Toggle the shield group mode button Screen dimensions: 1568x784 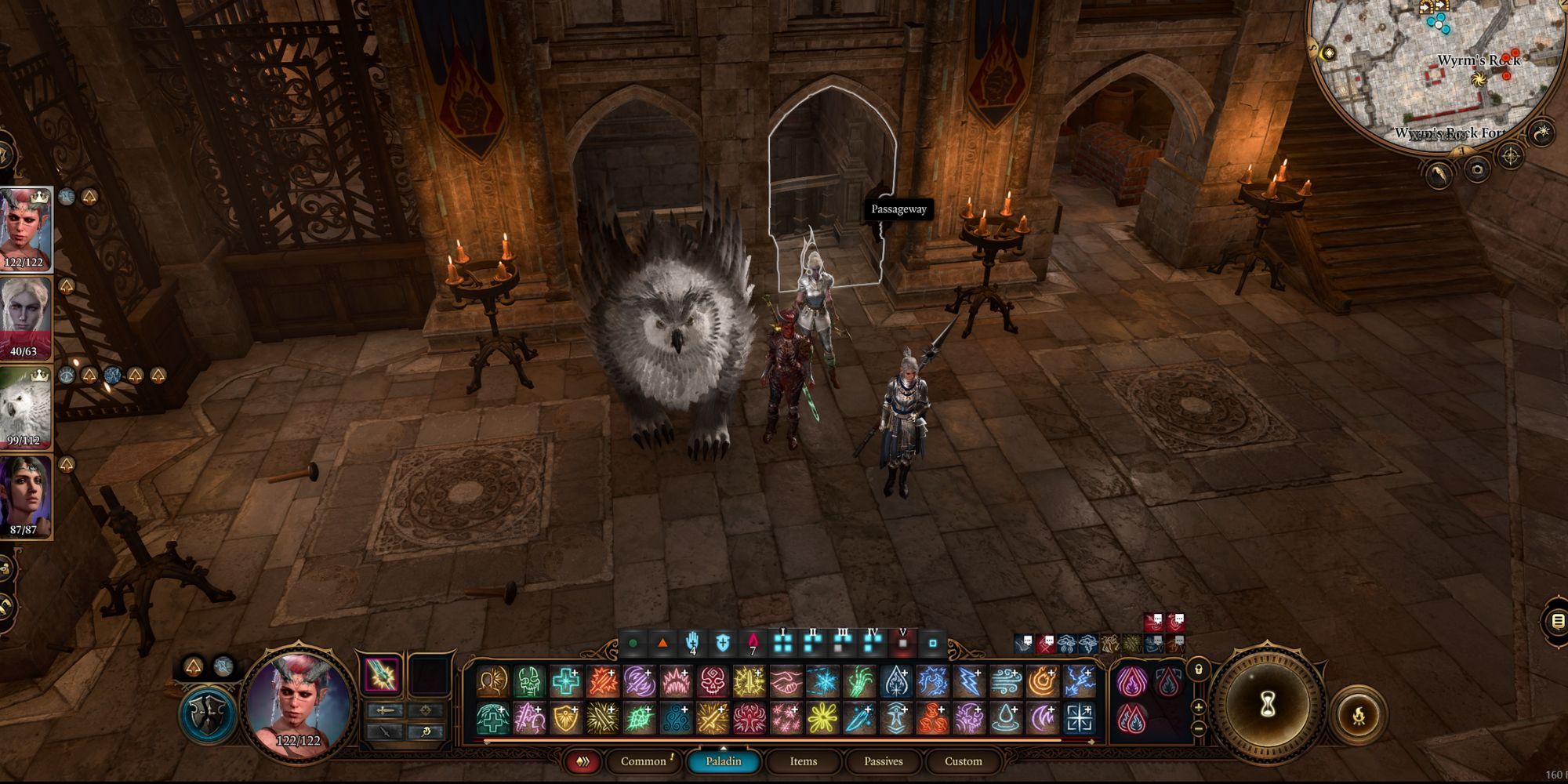(x=207, y=715)
